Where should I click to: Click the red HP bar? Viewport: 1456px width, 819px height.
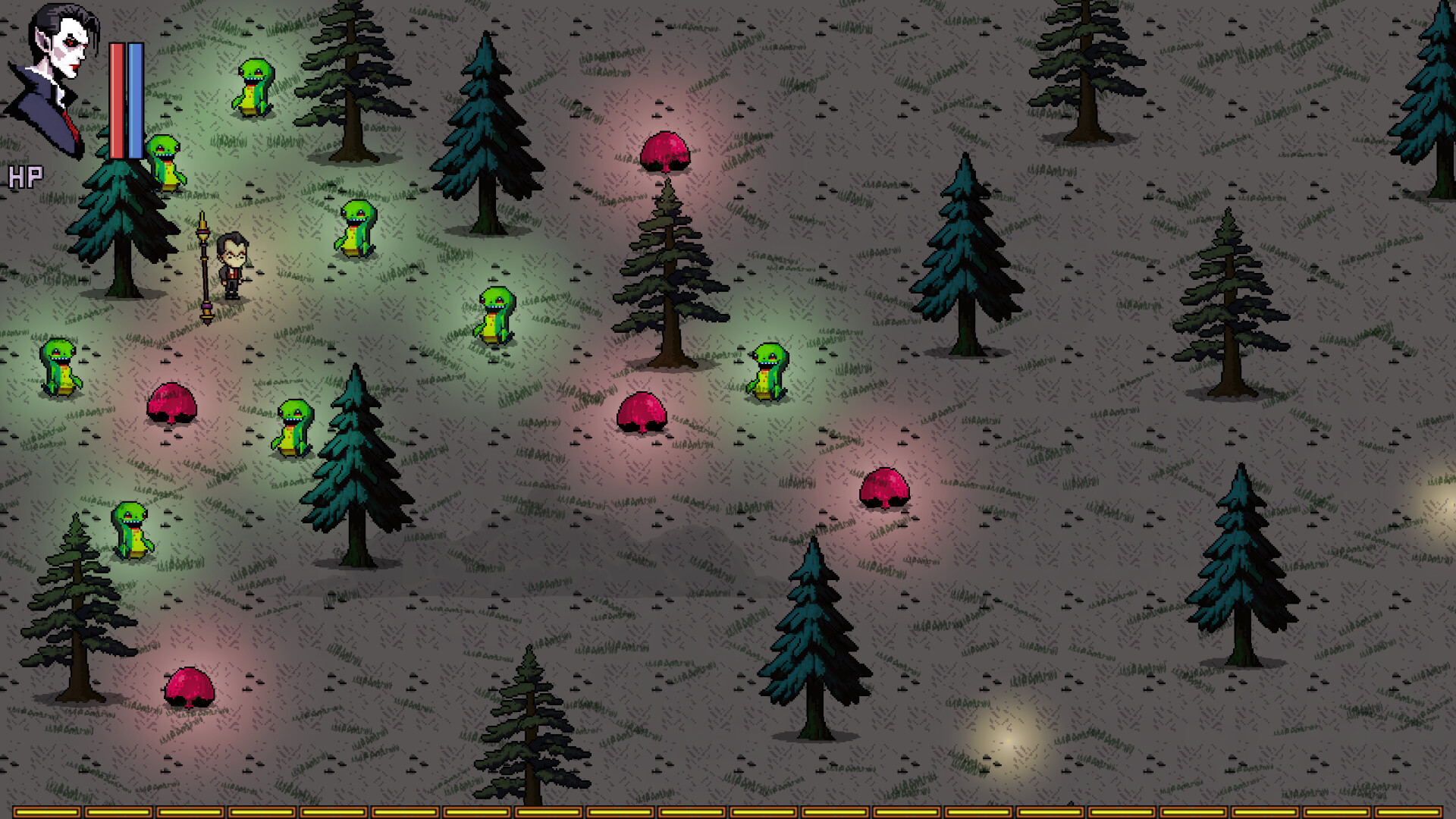(115, 99)
